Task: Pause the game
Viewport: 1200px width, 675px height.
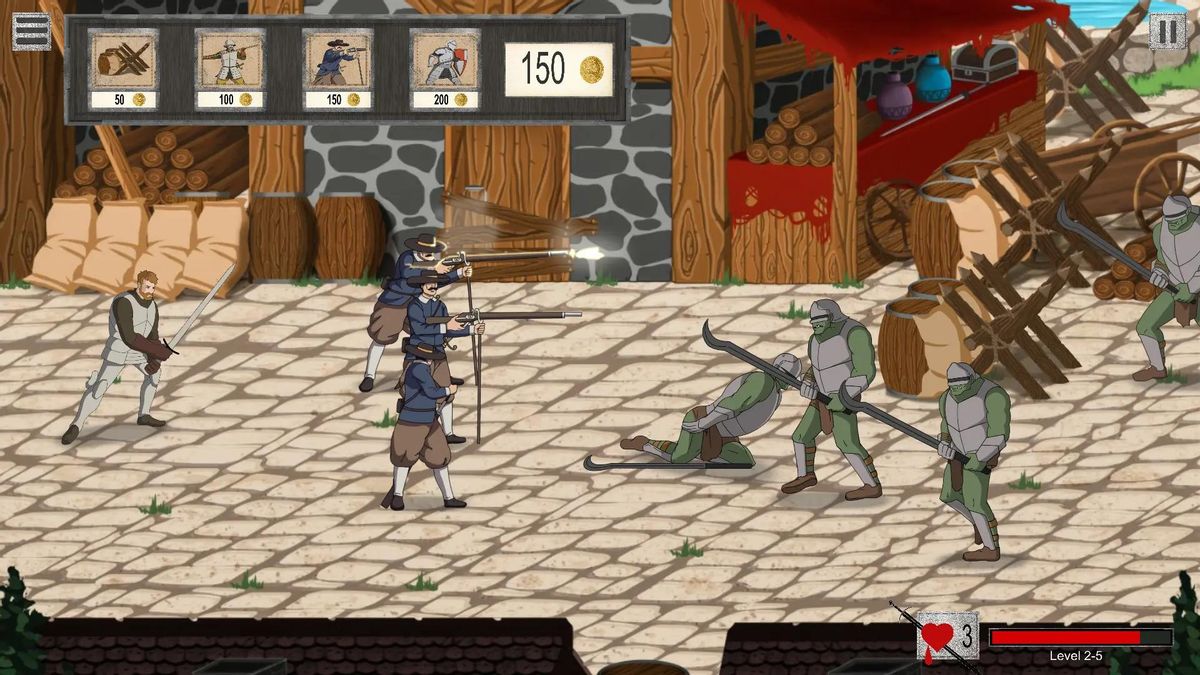Action: pos(1167,31)
